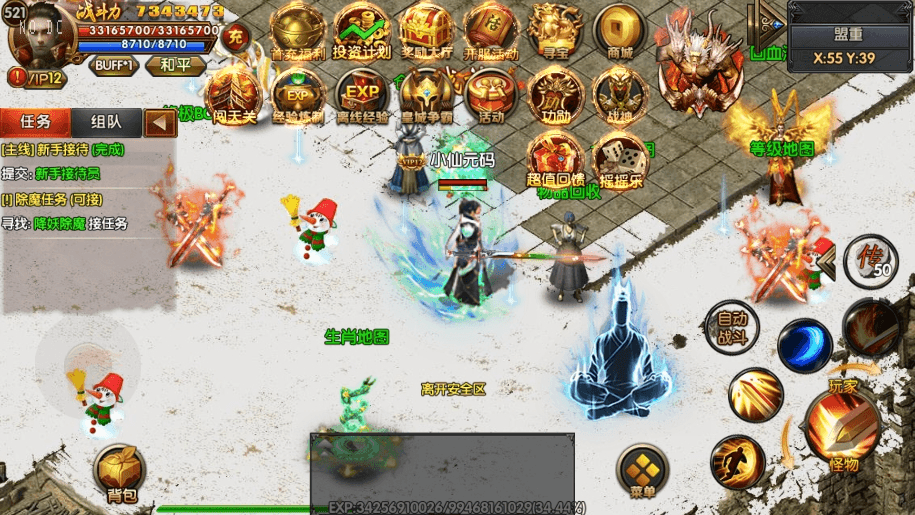
Task: Activate the blue crescent slash skill
Action: coord(804,345)
